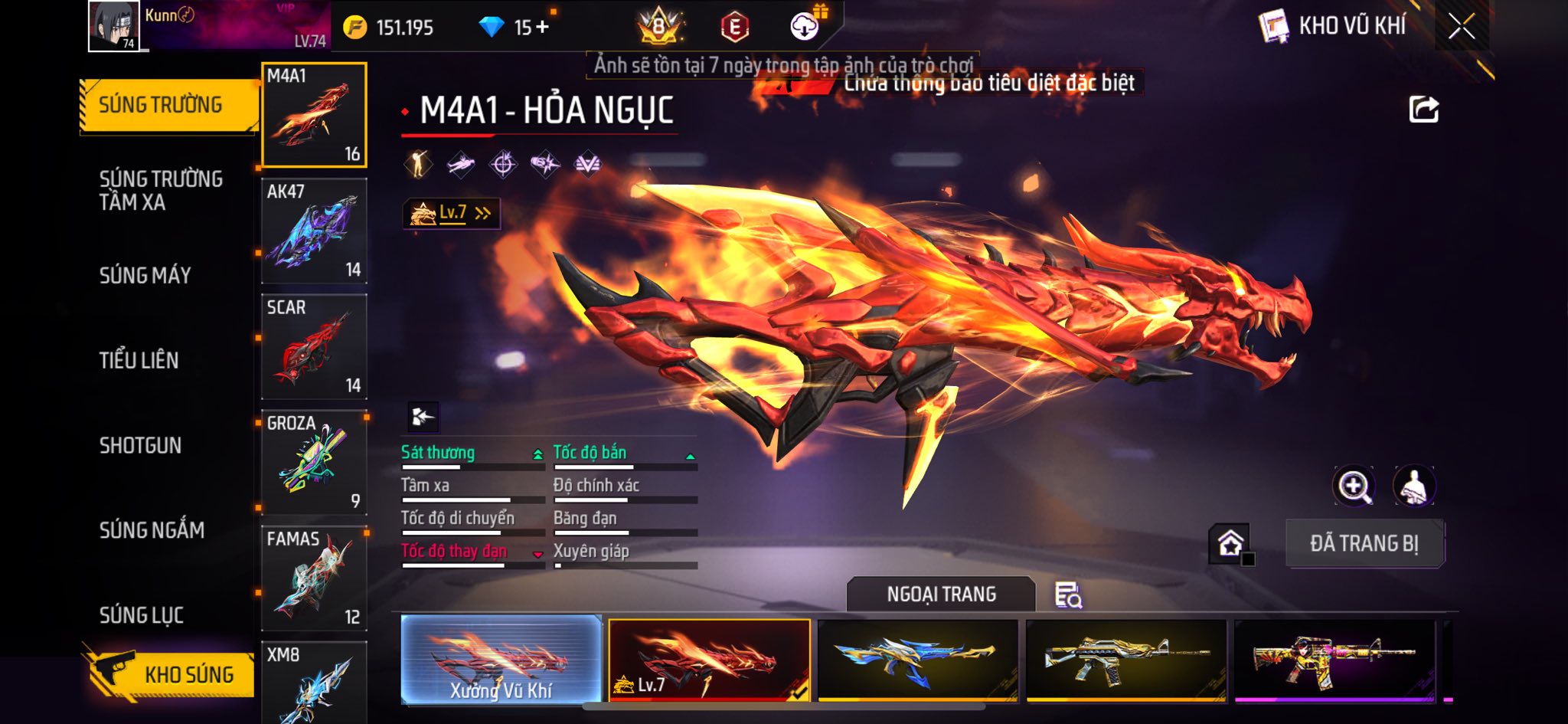Choose the SCAR weapon tile
Image resolution: width=1568 pixels, height=724 pixels.
[x=314, y=347]
